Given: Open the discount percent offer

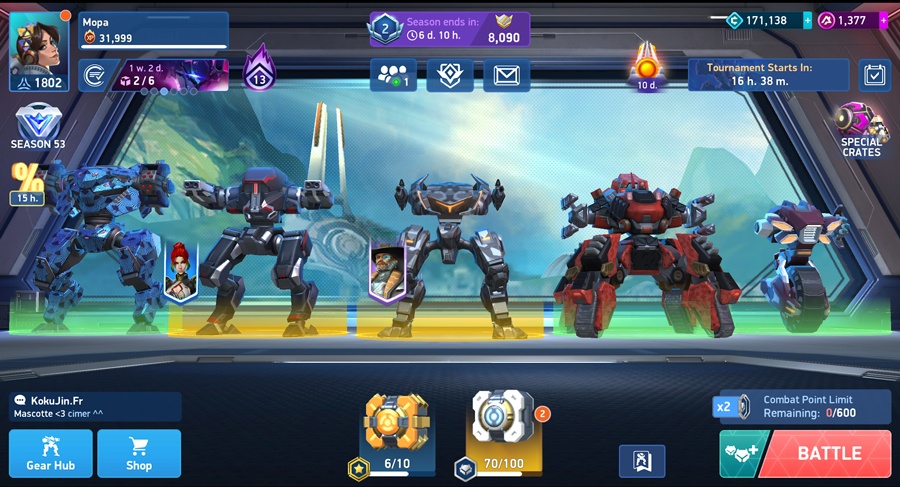Looking at the screenshot, I should click(x=27, y=182).
